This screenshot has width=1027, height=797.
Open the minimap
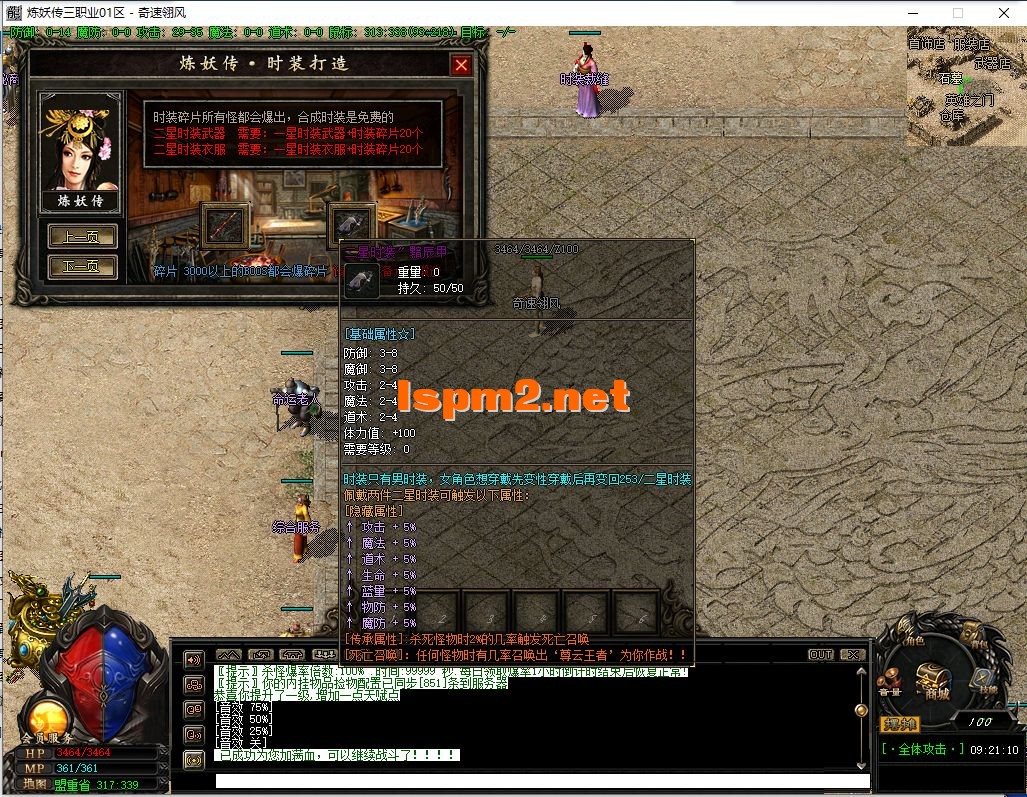(x=966, y=87)
